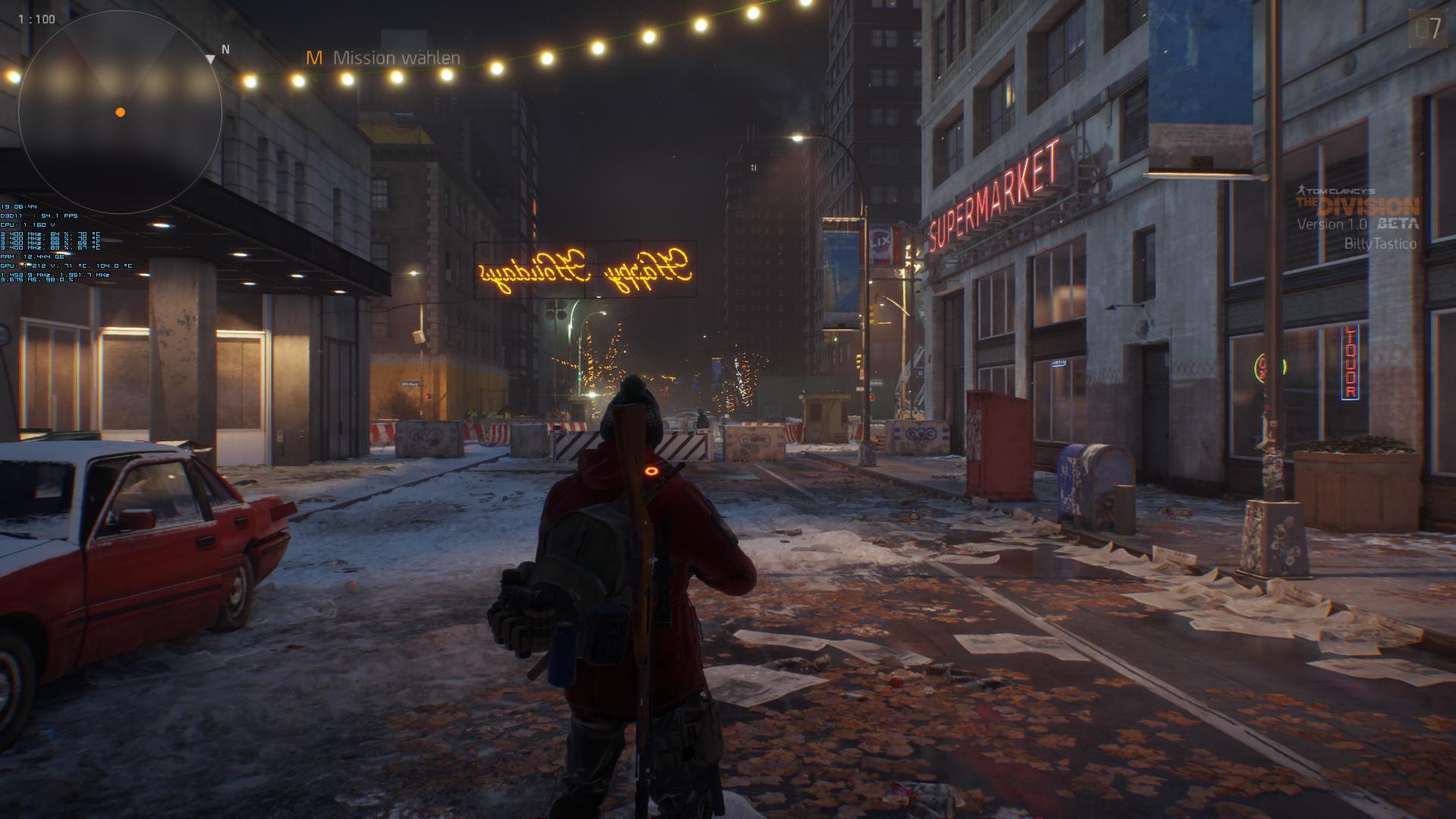Click the orange player marker on the minimap
1456x819 pixels.
point(120,112)
